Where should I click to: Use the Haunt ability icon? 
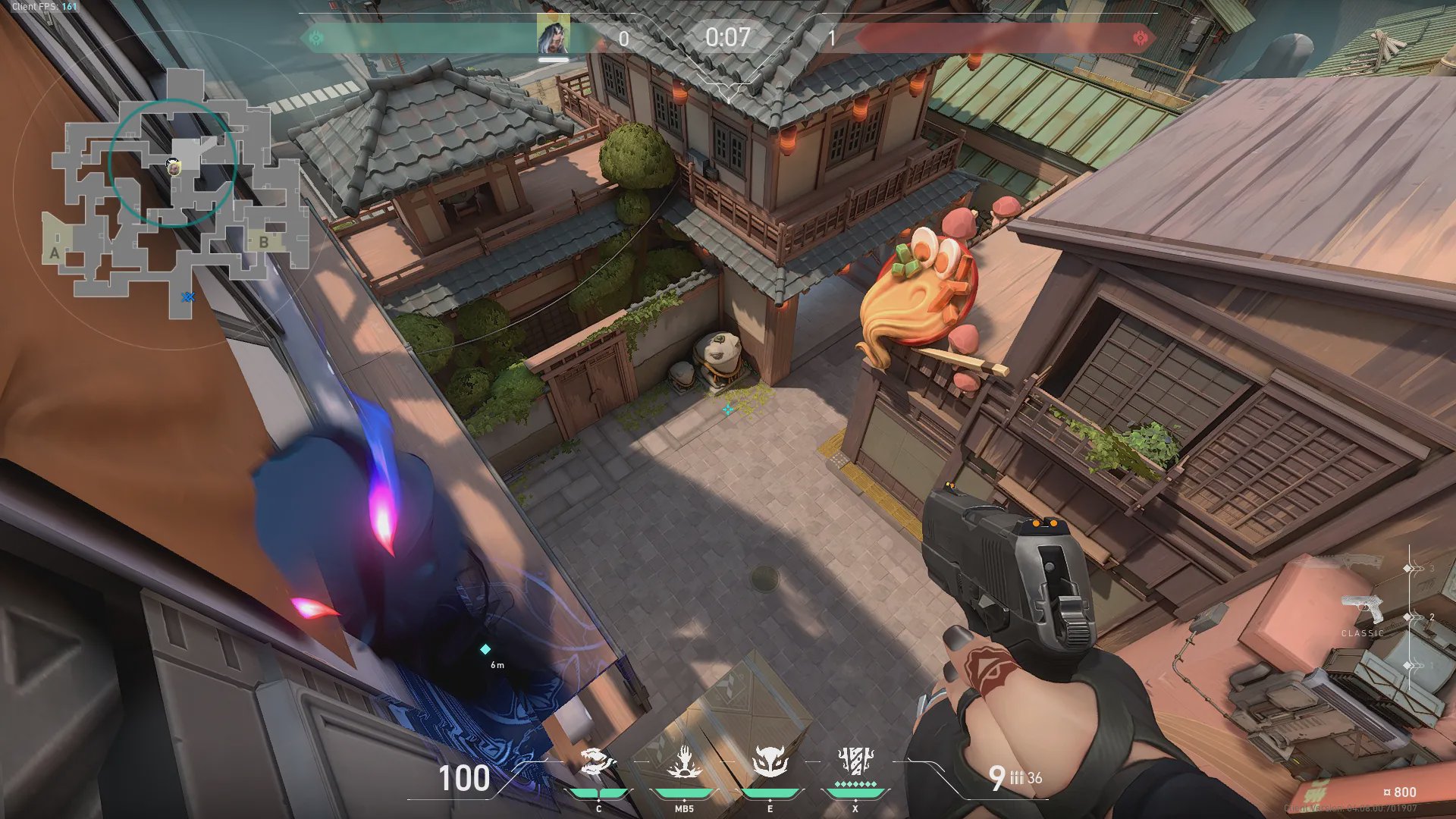[770, 762]
